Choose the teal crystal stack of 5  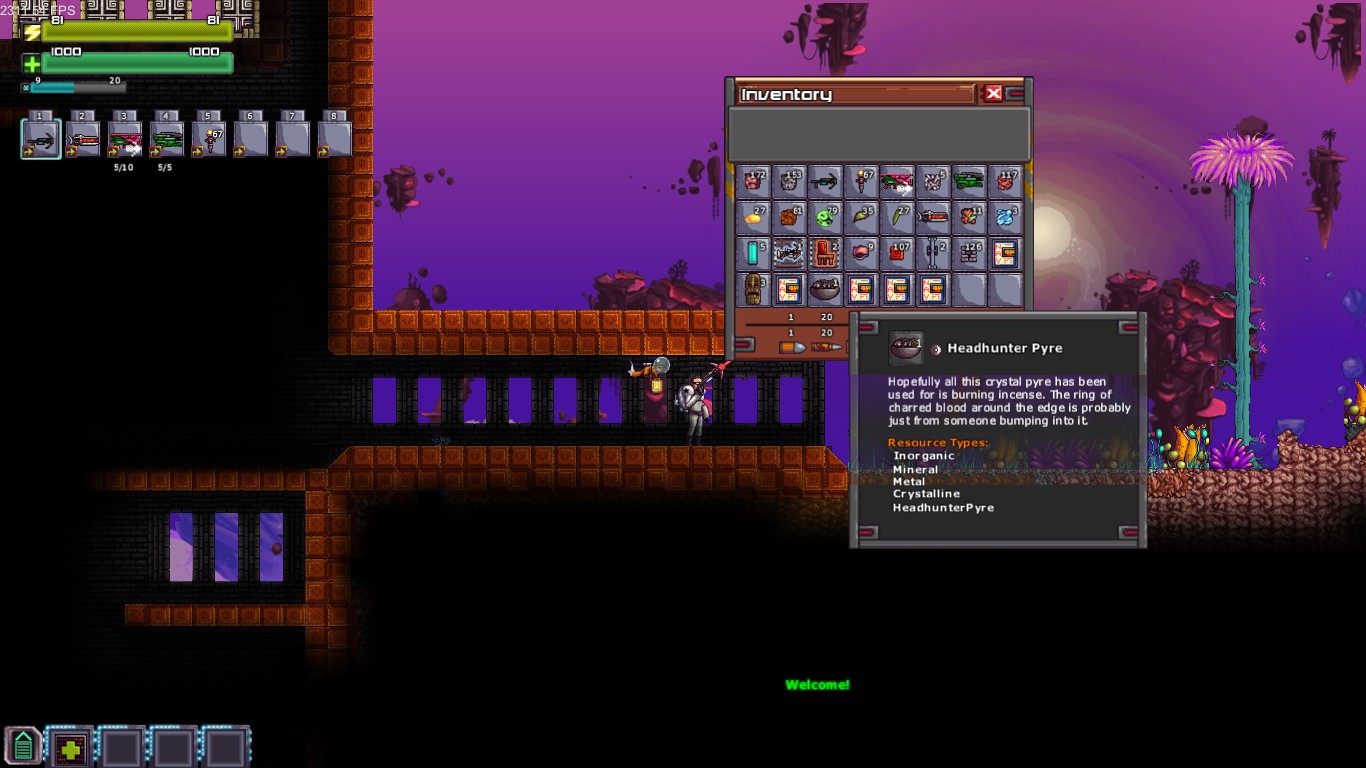[x=753, y=253]
